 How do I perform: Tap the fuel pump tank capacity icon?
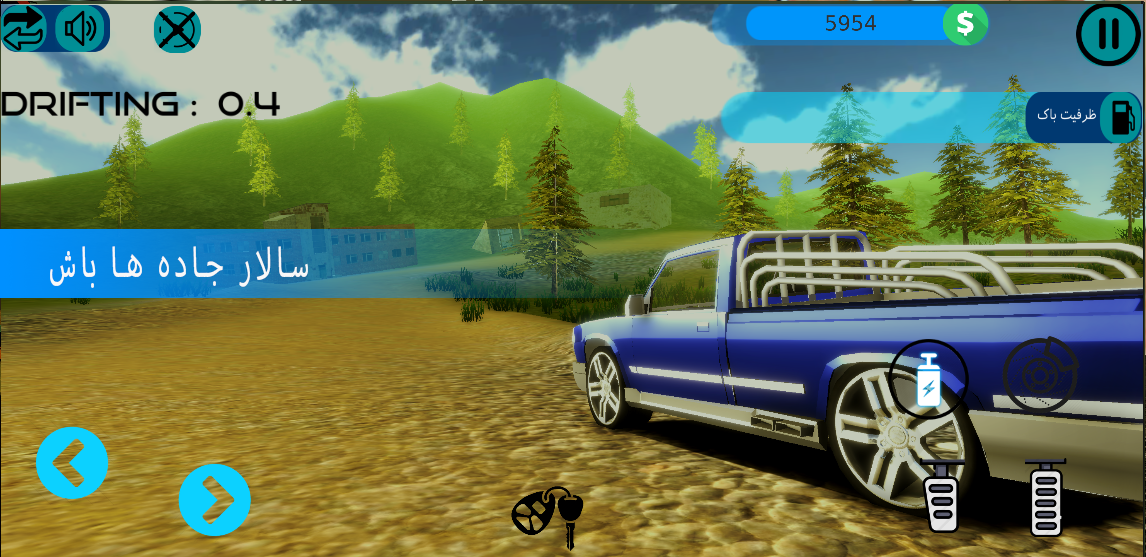point(1120,117)
